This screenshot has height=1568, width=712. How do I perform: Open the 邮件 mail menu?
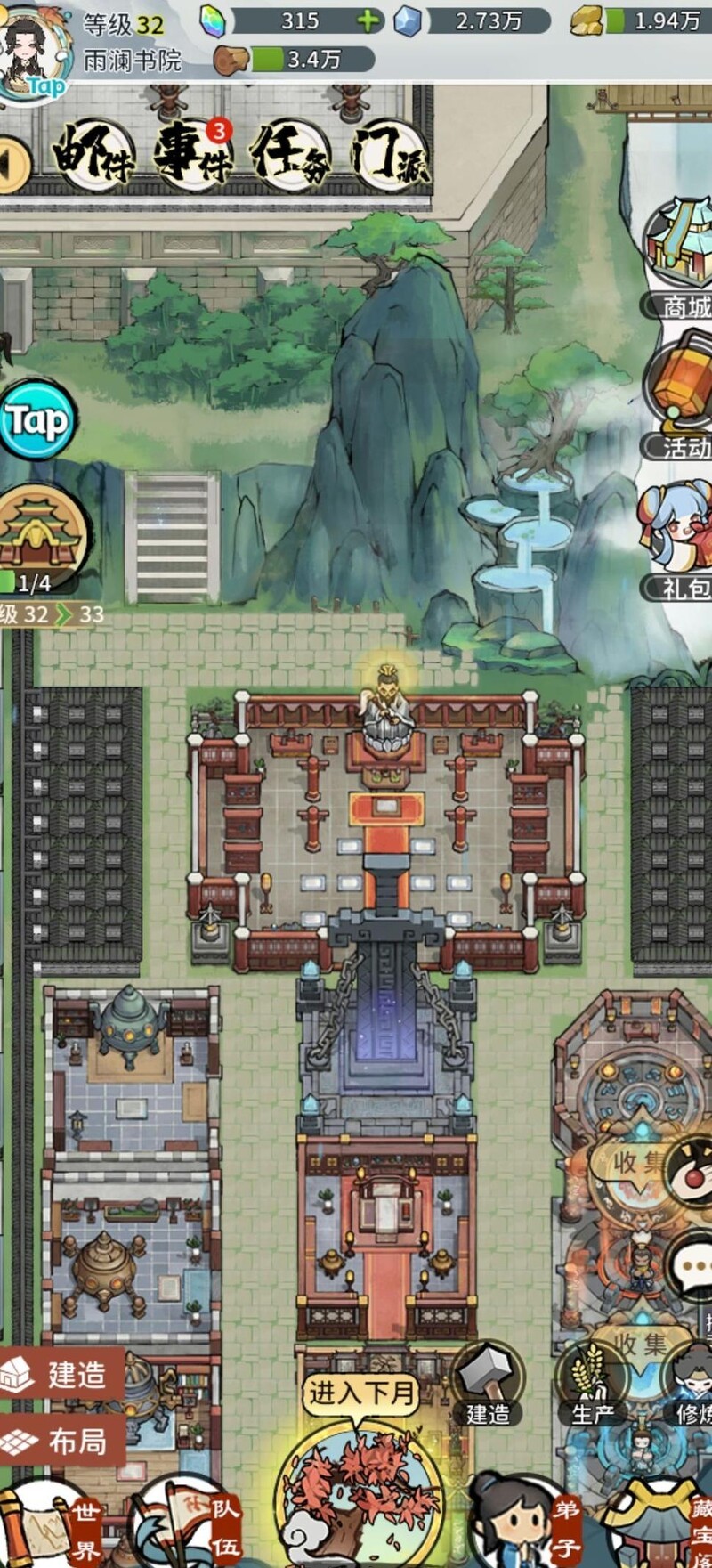pos(93,157)
